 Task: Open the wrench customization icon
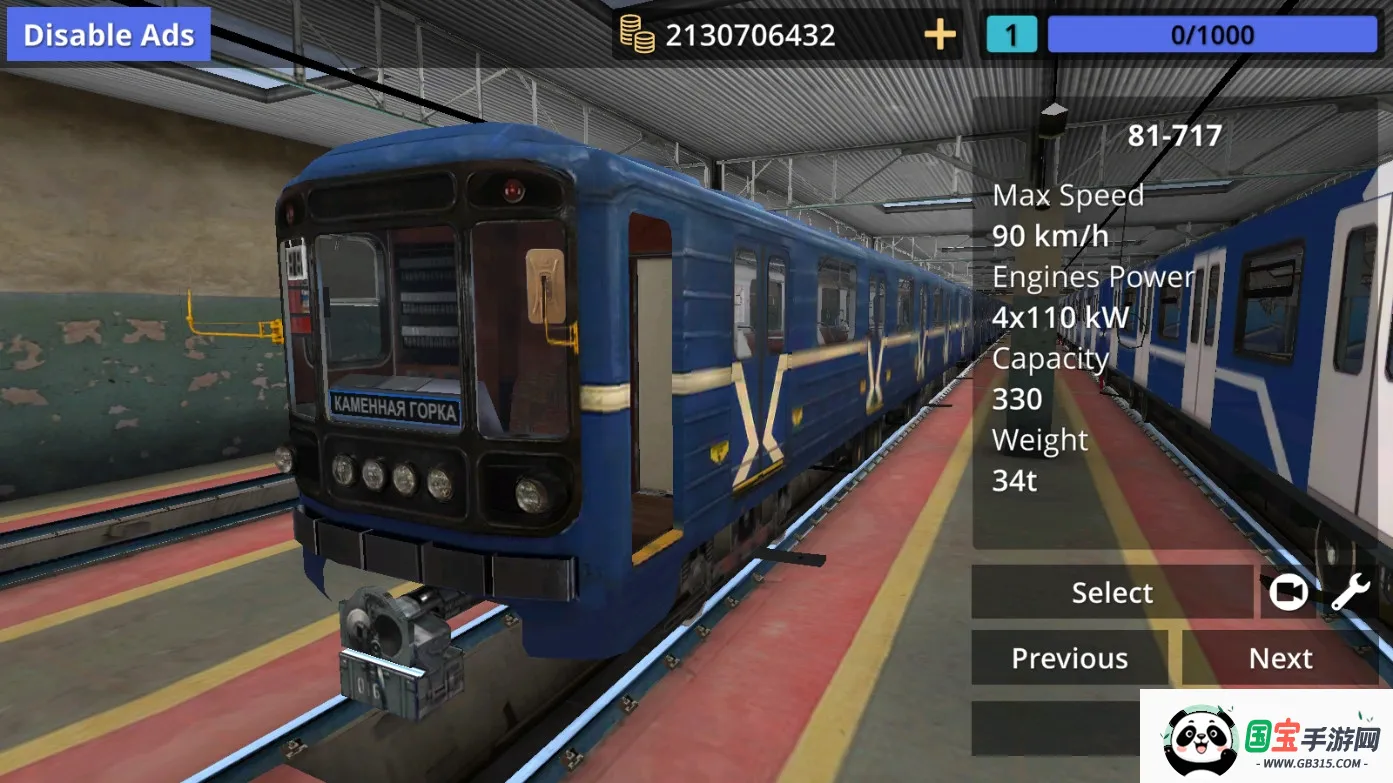pyautogui.click(x=1350, y=593)
